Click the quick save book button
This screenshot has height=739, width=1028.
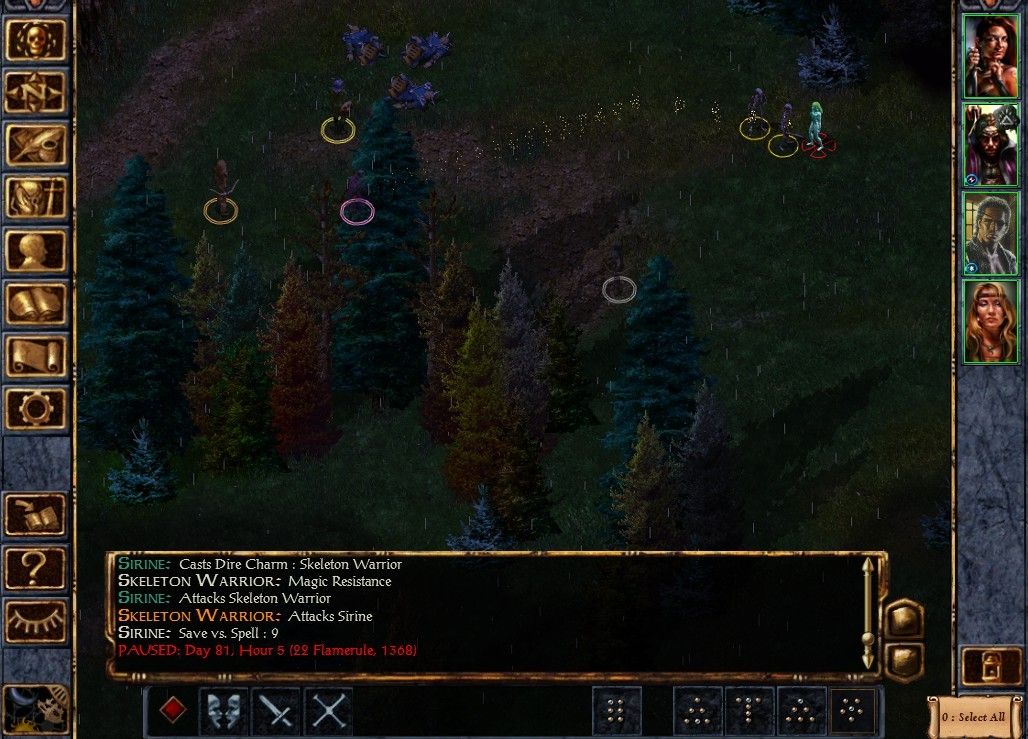pos(37,516)
